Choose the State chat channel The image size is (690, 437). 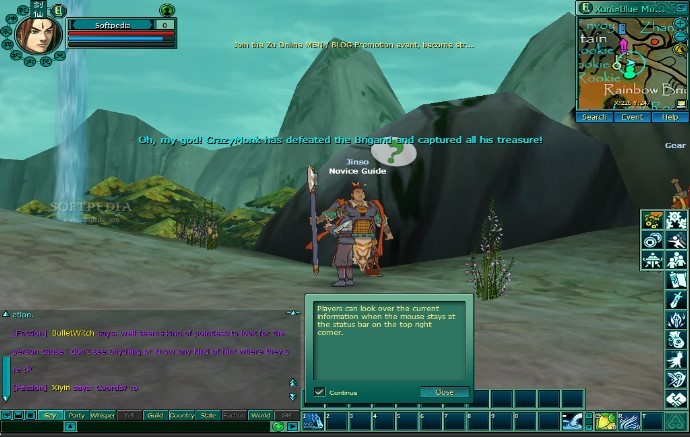click(x=208, y=415)
